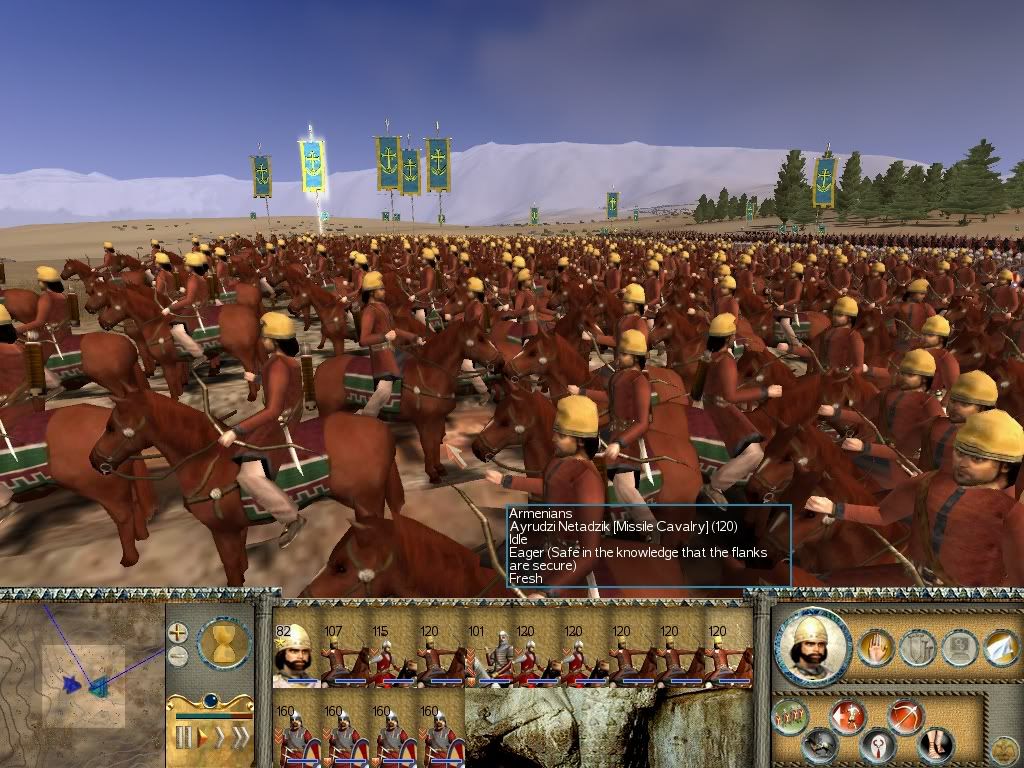Screen dimensions: 1024x768
Task: Click the shield and weapons button
Action: coord(916,648)
